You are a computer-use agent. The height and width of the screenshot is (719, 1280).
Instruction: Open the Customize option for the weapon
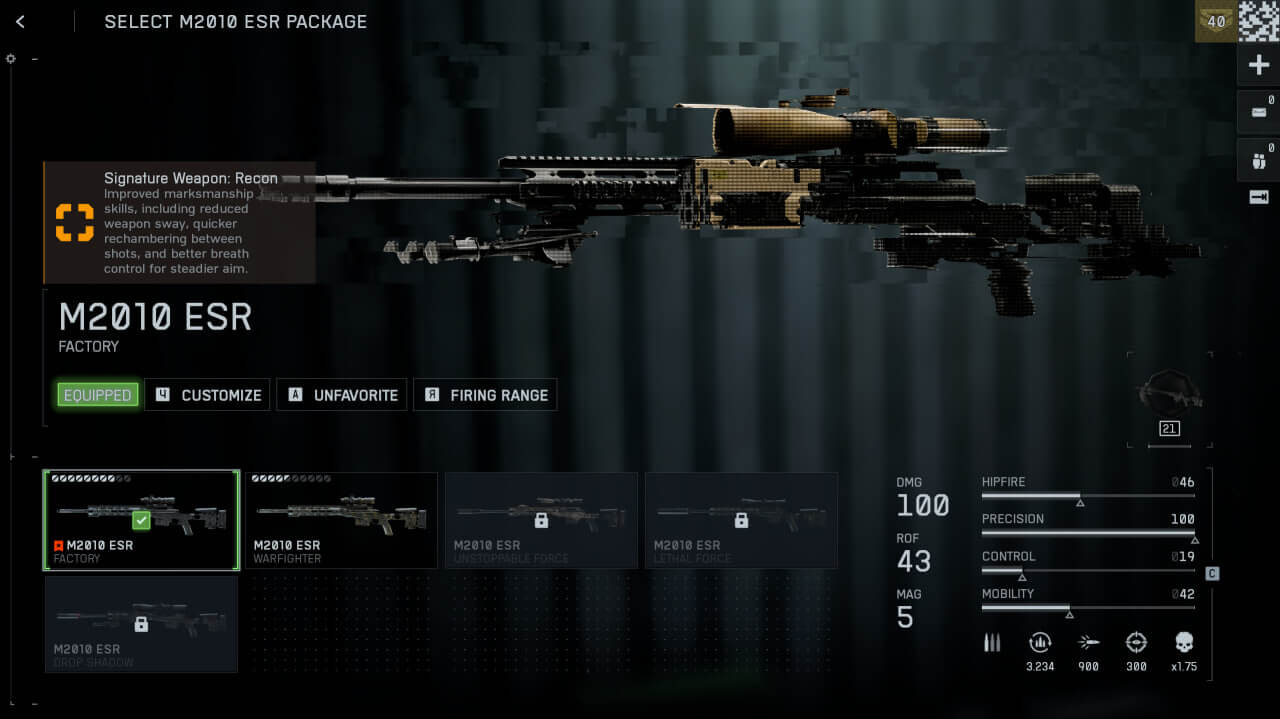(208, 395)
